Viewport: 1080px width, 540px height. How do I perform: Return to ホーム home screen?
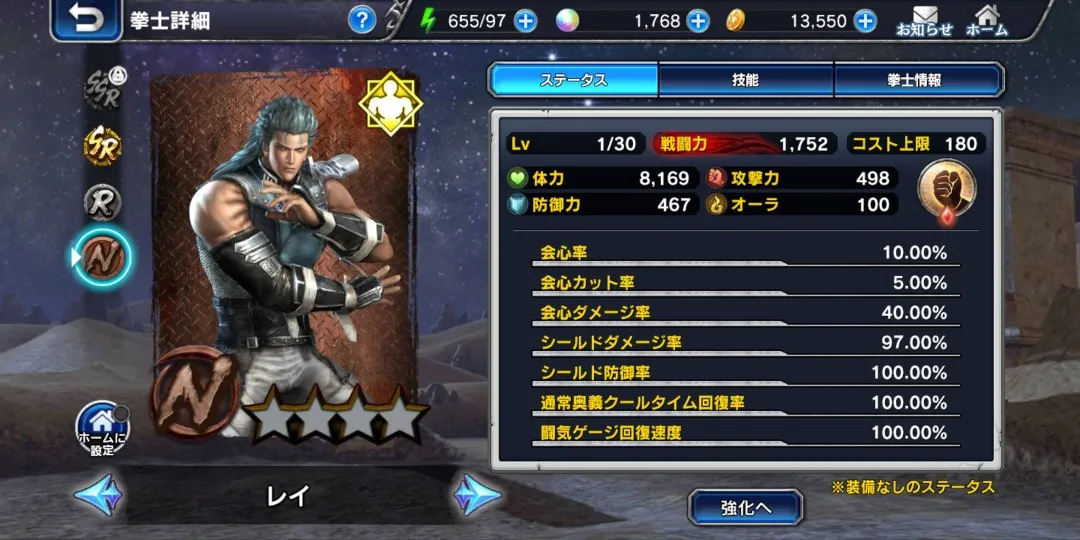click(986, 21)
